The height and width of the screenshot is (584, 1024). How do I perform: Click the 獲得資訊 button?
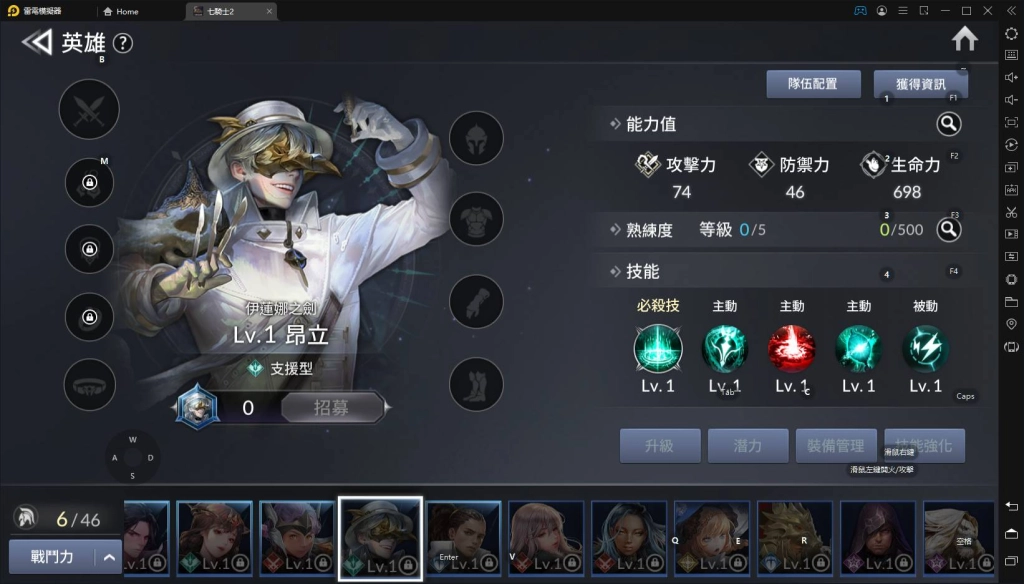coord(919,84)
